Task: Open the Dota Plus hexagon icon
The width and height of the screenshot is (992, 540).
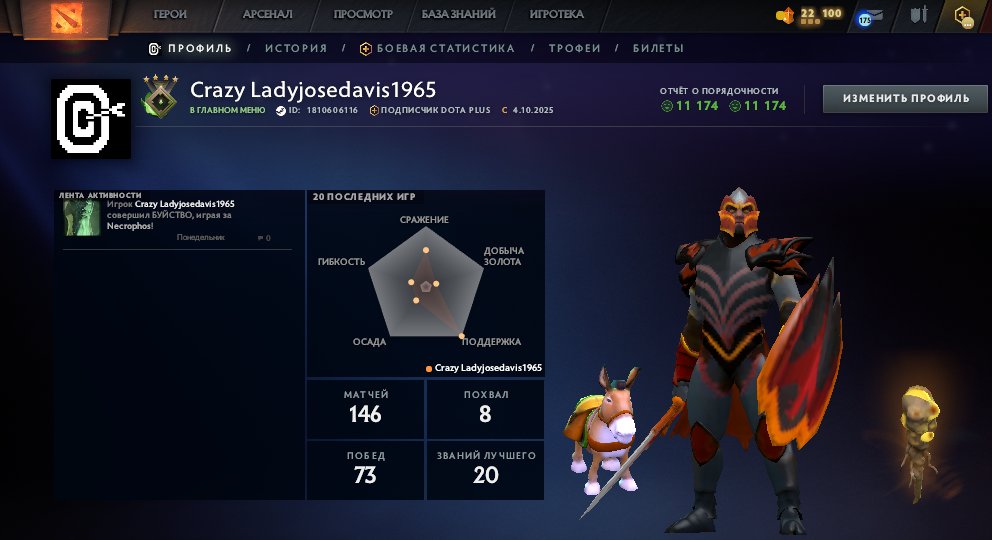Action: (x=963, y=16)
